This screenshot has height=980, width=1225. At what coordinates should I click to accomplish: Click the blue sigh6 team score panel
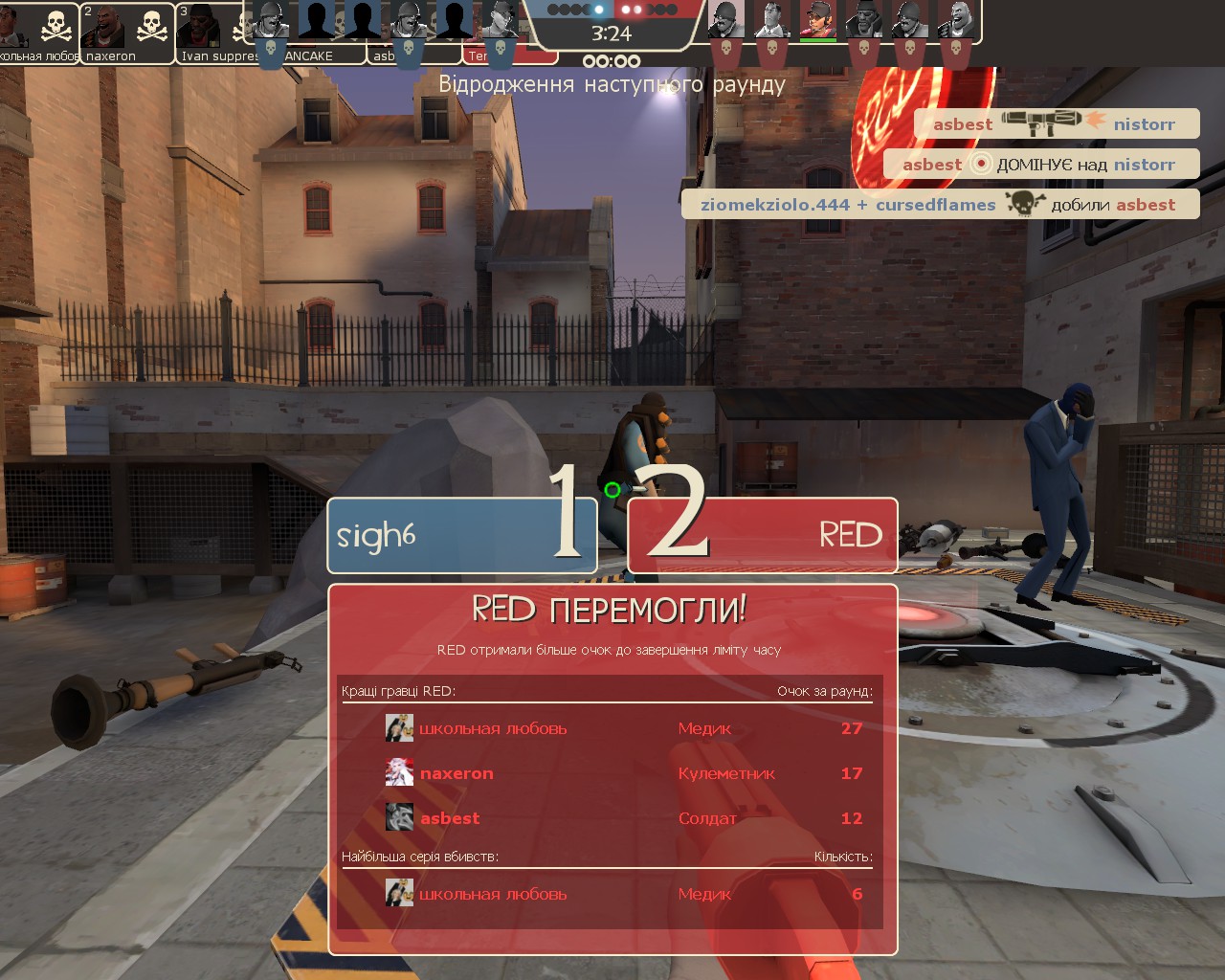461,536
